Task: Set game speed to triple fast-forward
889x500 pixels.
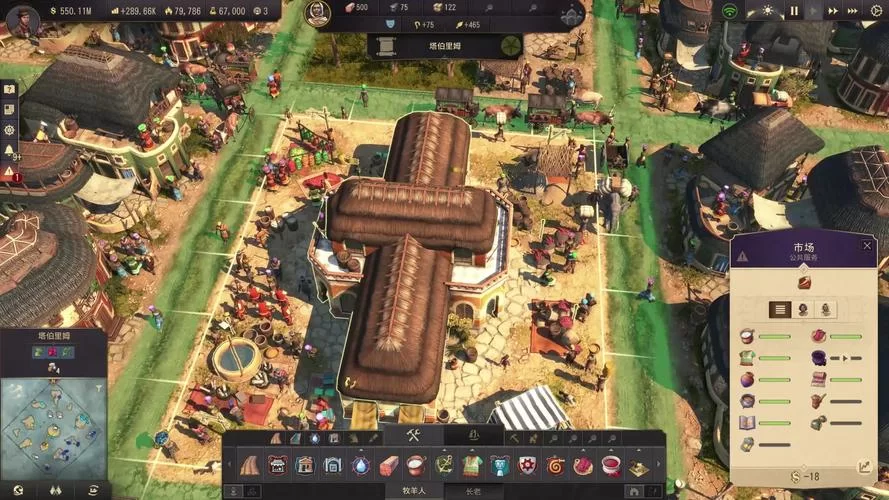Action: [x=851, y=11]
